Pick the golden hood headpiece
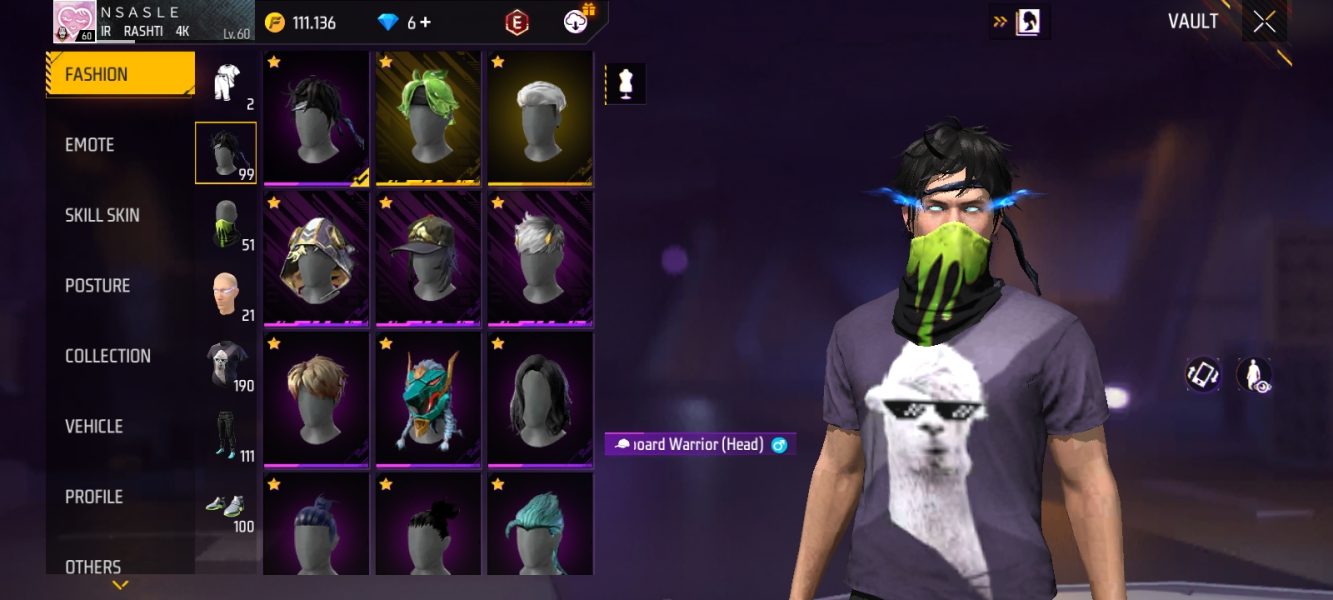The width and height of the screenshot is (1333, 600). coord(316,258)
